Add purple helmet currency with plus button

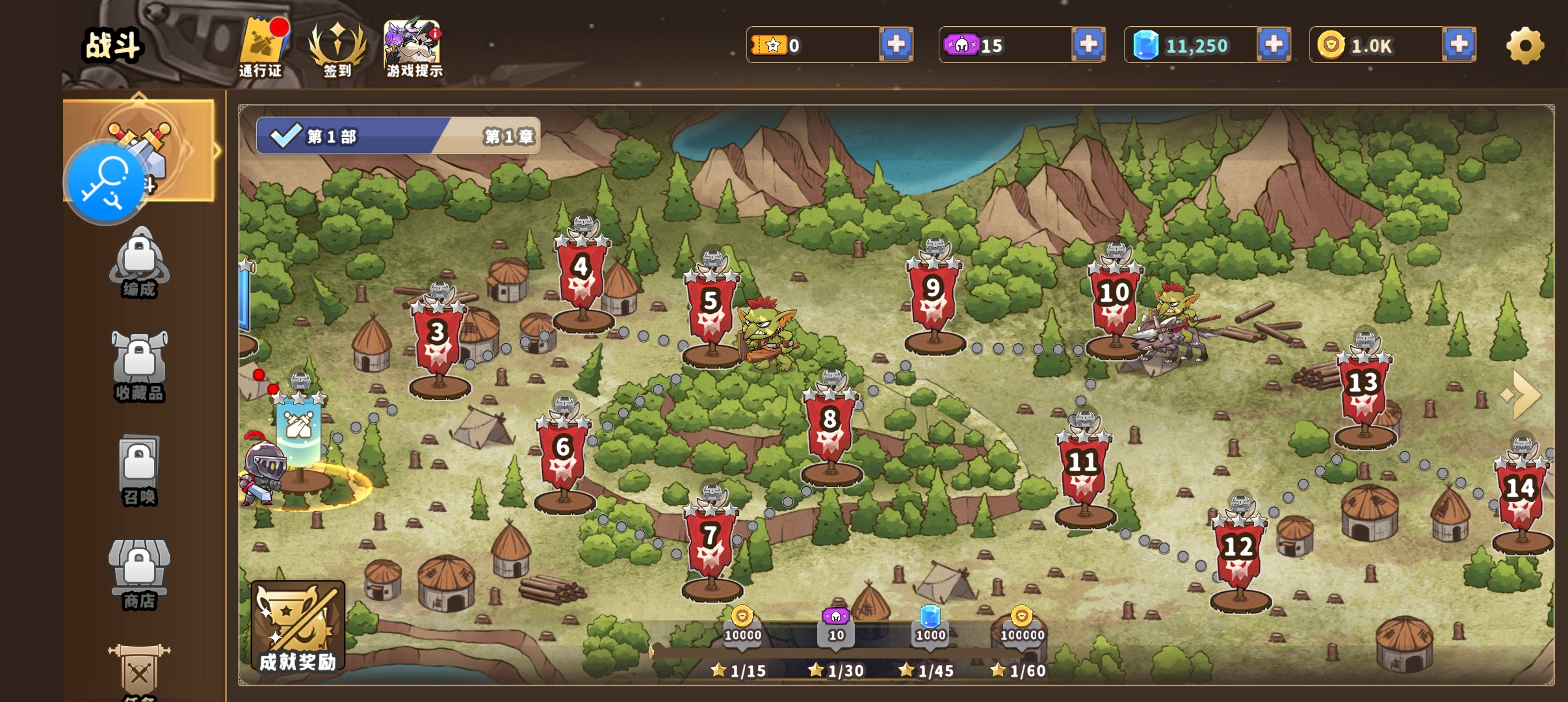click(x=1088, y=44)
